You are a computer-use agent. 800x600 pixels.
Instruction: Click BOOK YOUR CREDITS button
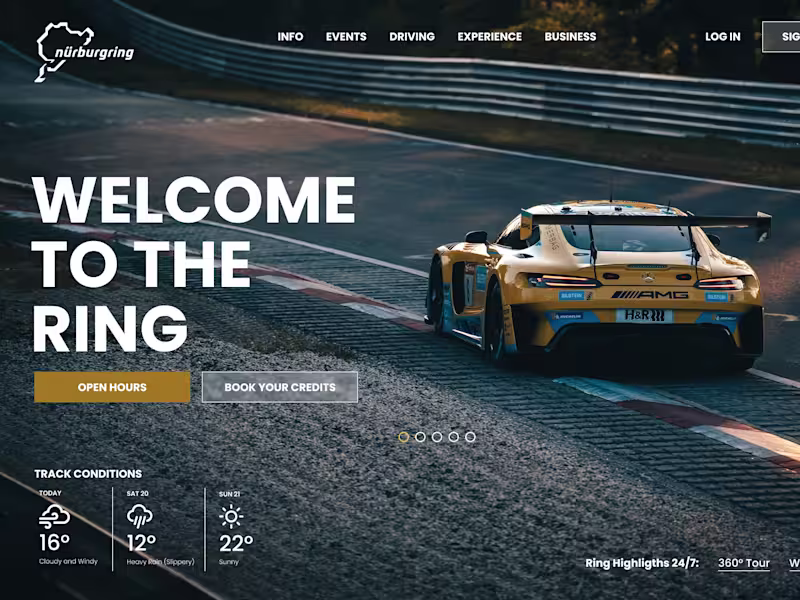[280, 387]
